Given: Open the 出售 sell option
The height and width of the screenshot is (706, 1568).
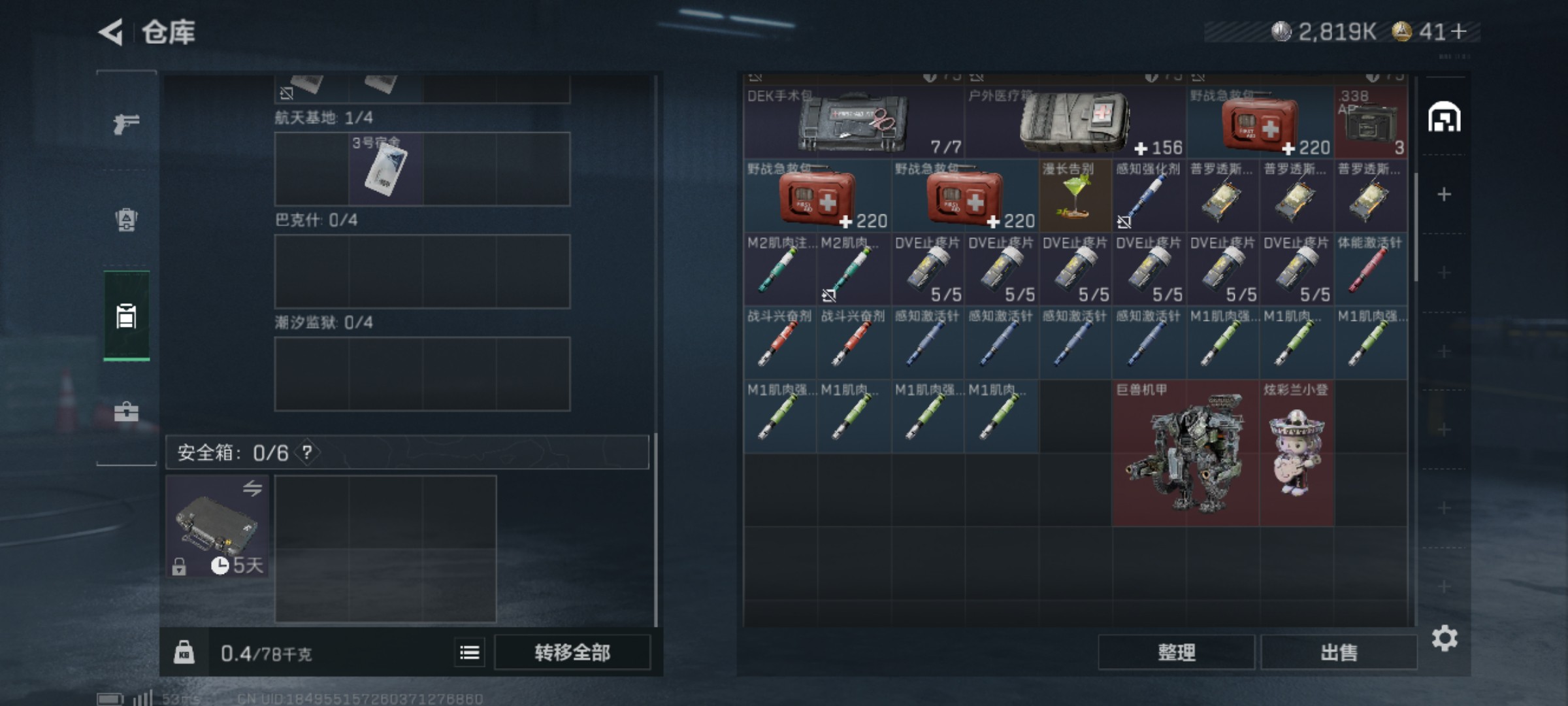Looking at the screenshot, I should pos(1339,652).
